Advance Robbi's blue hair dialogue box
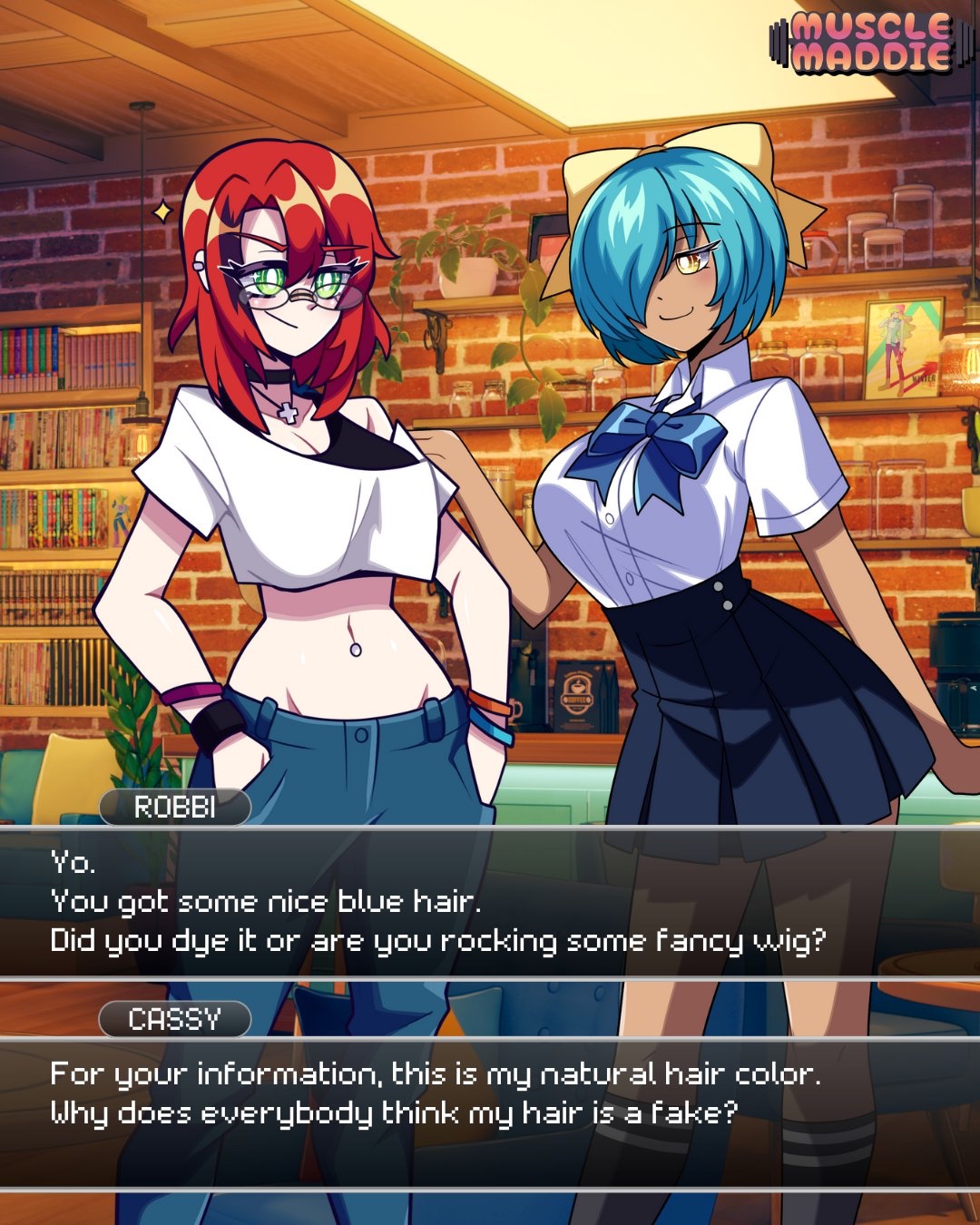 tap(490, 902)
